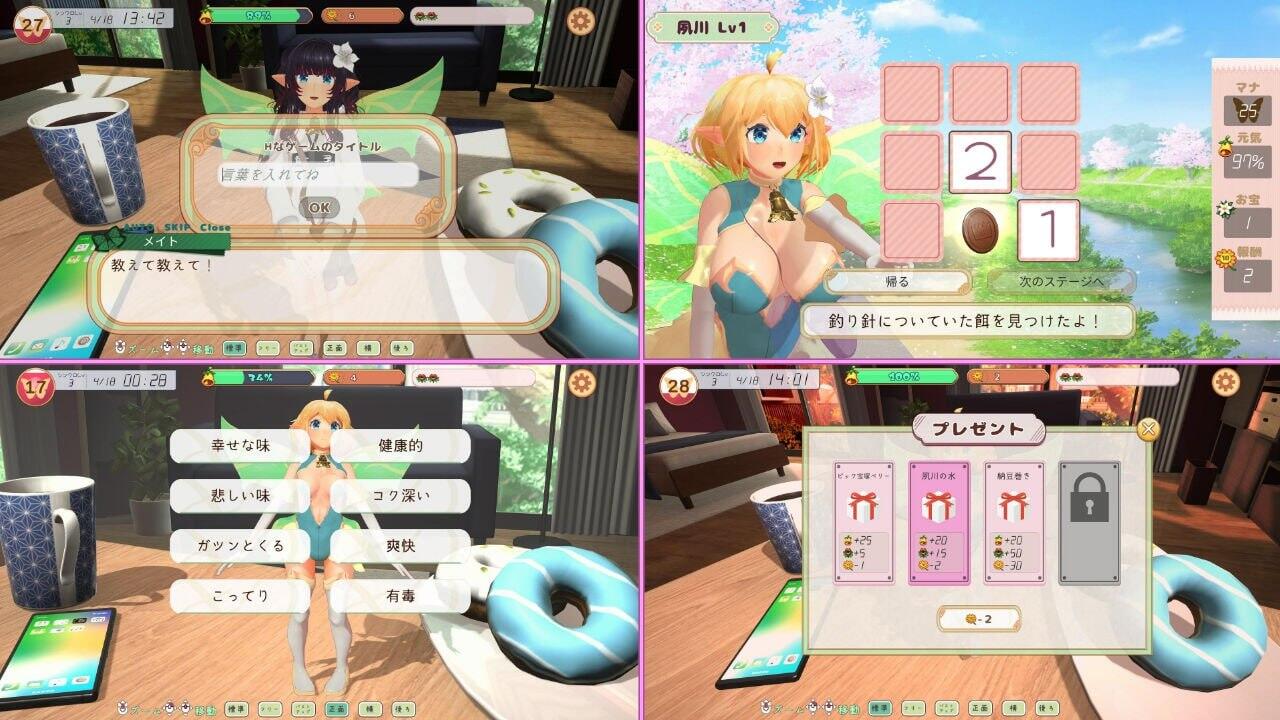Enable AUTO dialogue mode
This screenshot has width=1280, height=720.
tap(140, 226)
